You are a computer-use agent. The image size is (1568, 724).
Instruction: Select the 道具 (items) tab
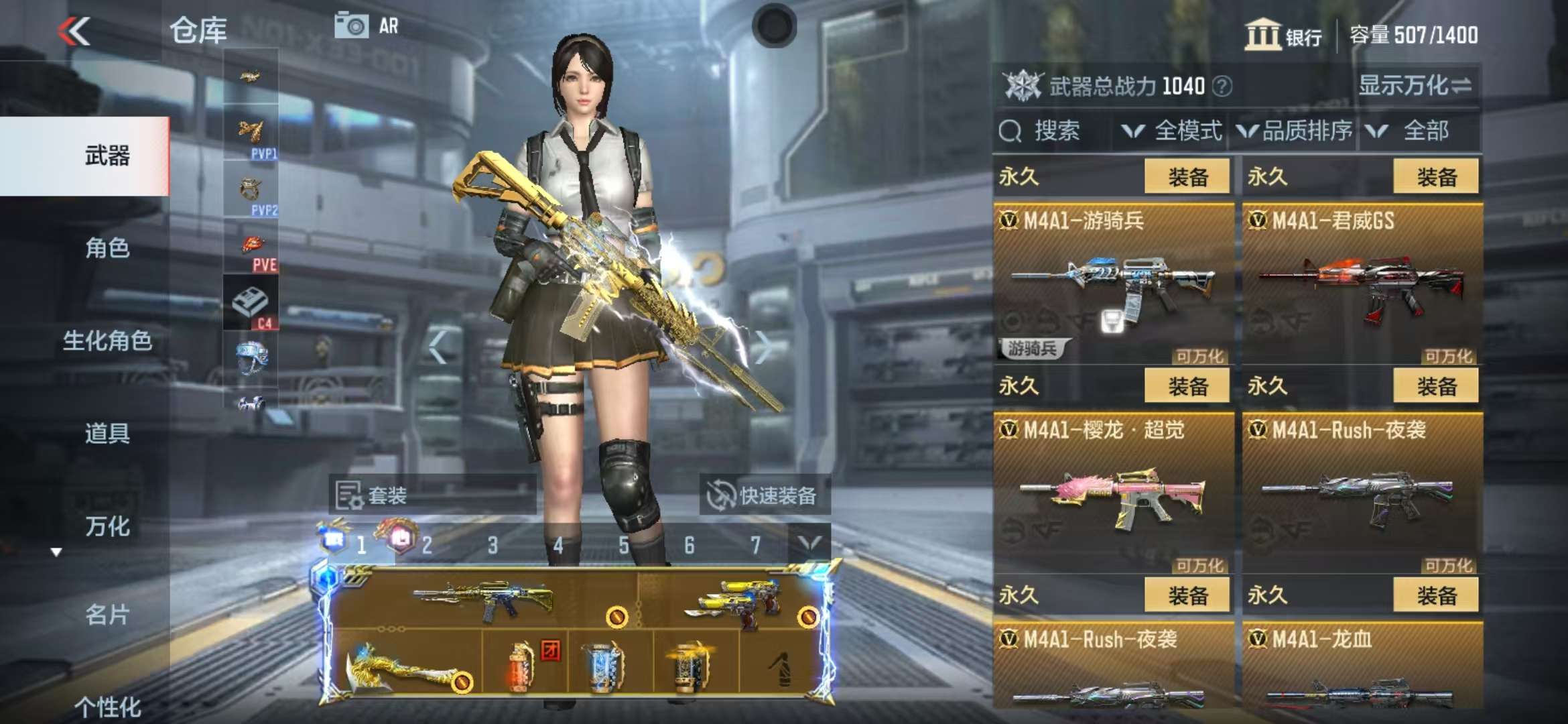coord(107,434)
